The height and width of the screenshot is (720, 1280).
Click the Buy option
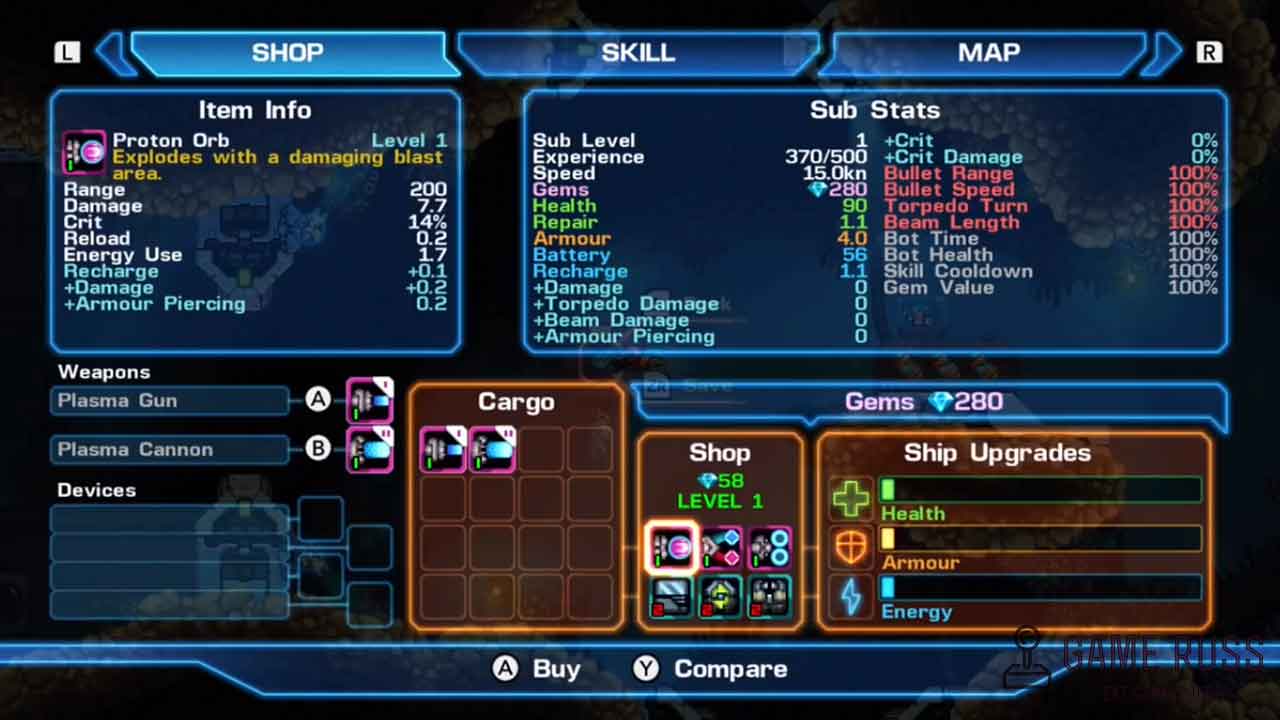[x=537, y=669]
